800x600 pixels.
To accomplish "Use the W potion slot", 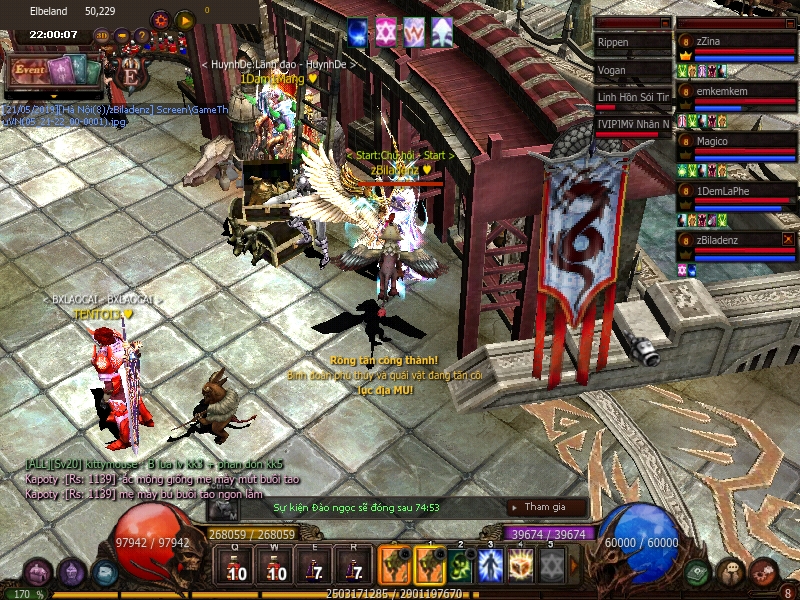I will [x=273, y=567].
